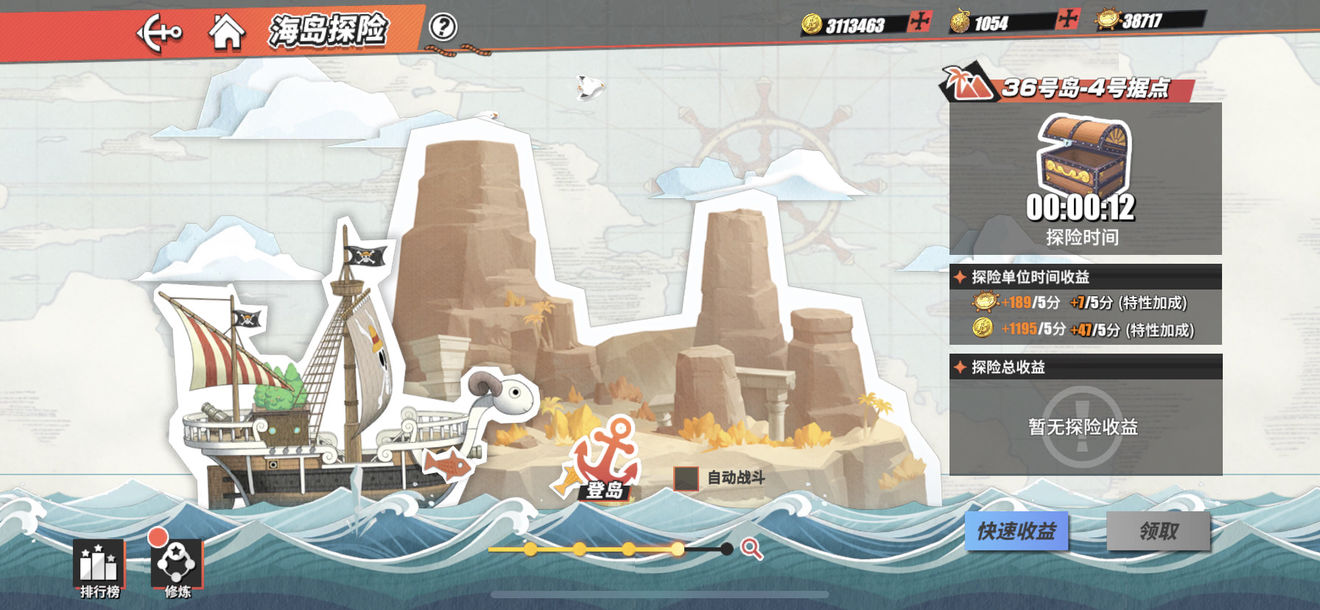Return to the home screen

pyautogui.click(x=227, y=31)
